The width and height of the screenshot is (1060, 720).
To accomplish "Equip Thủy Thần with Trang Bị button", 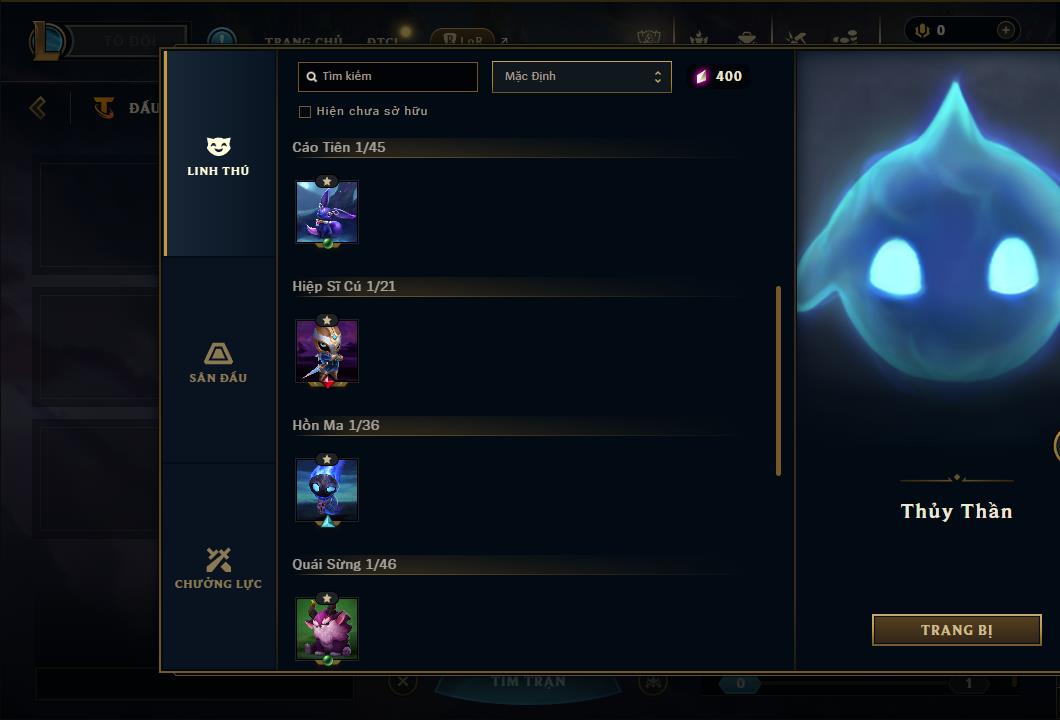I will (x=956, y=630).
